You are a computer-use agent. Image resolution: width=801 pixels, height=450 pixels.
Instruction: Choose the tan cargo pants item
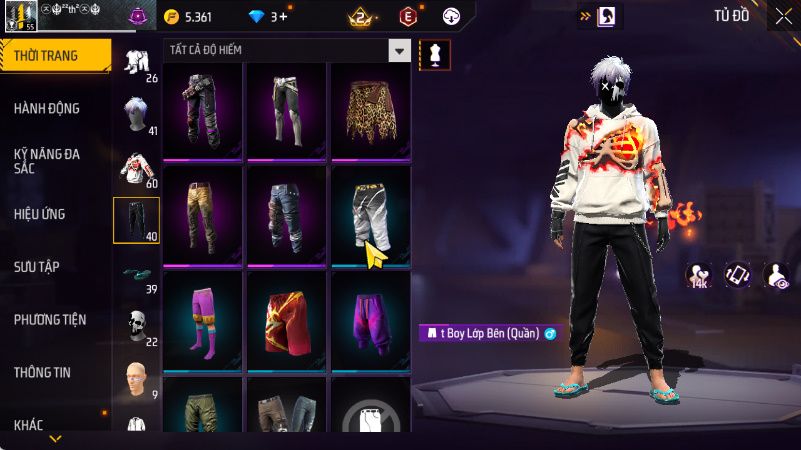pyautogui.click(x=203, y=216)
